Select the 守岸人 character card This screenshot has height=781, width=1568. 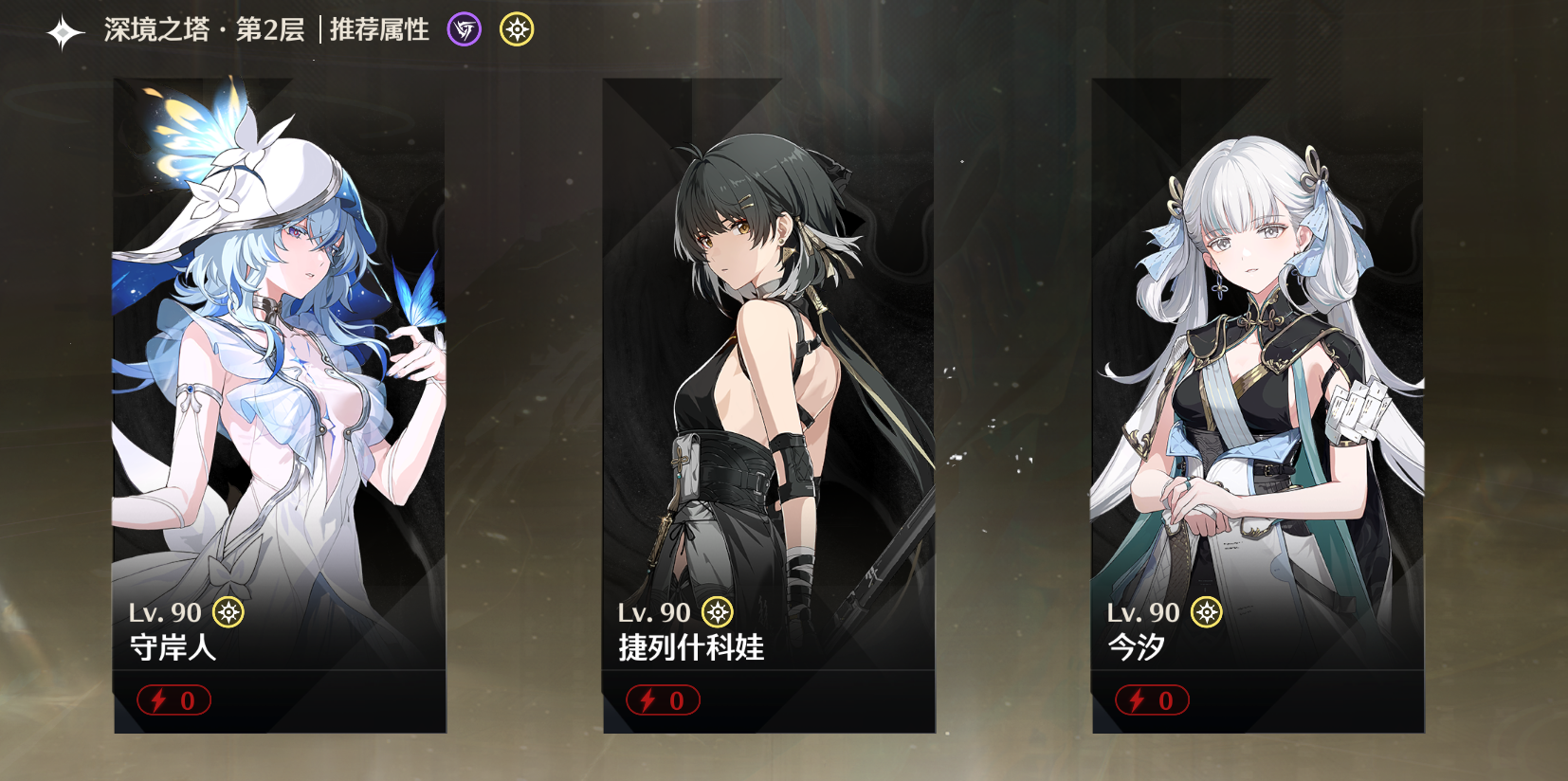pyautogui.click(x=280, y=405)
